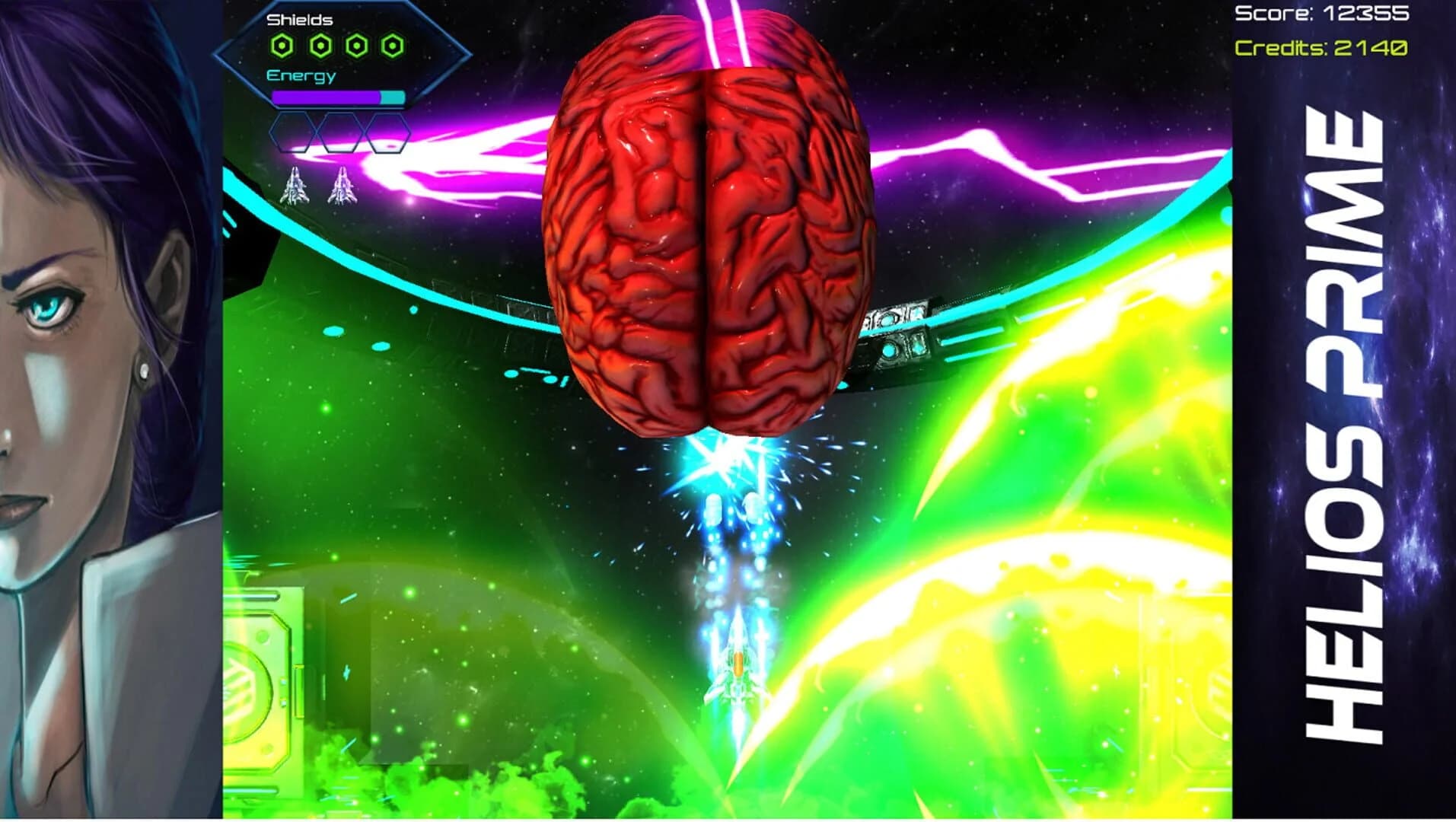Screen dimensions: 1456x822
Task: Select the second spare ship life icon
Action: tap(344, 186)
